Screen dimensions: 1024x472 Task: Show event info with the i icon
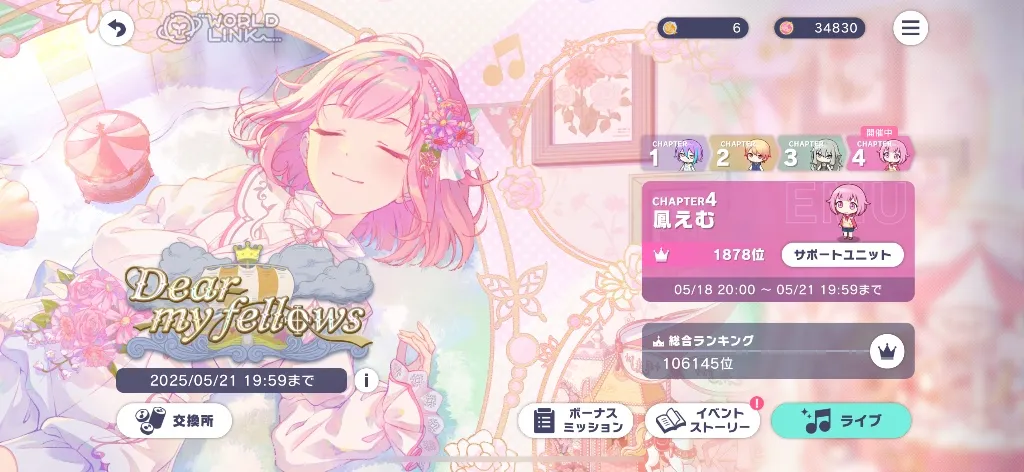point(366,380)
